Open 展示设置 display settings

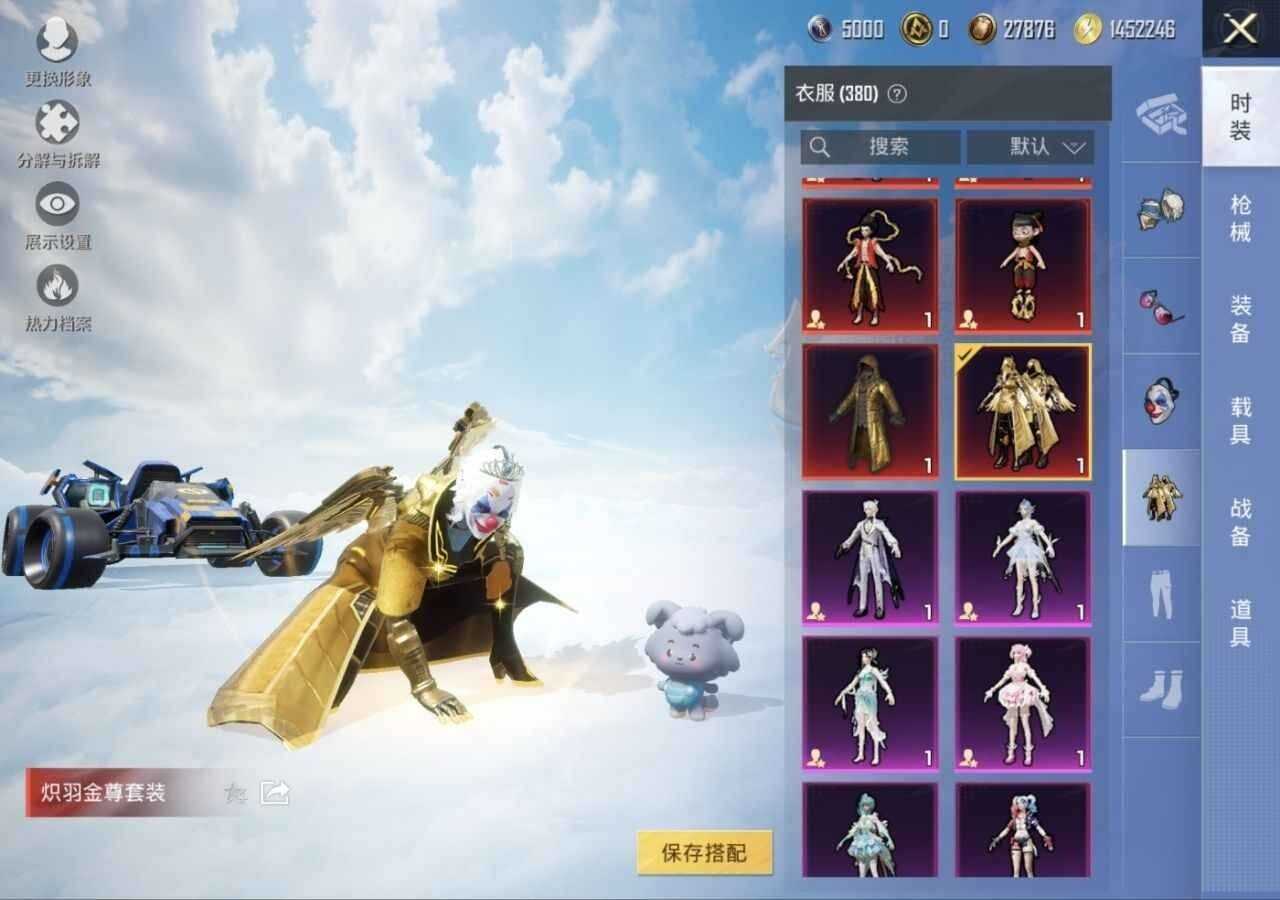[58, 214]
